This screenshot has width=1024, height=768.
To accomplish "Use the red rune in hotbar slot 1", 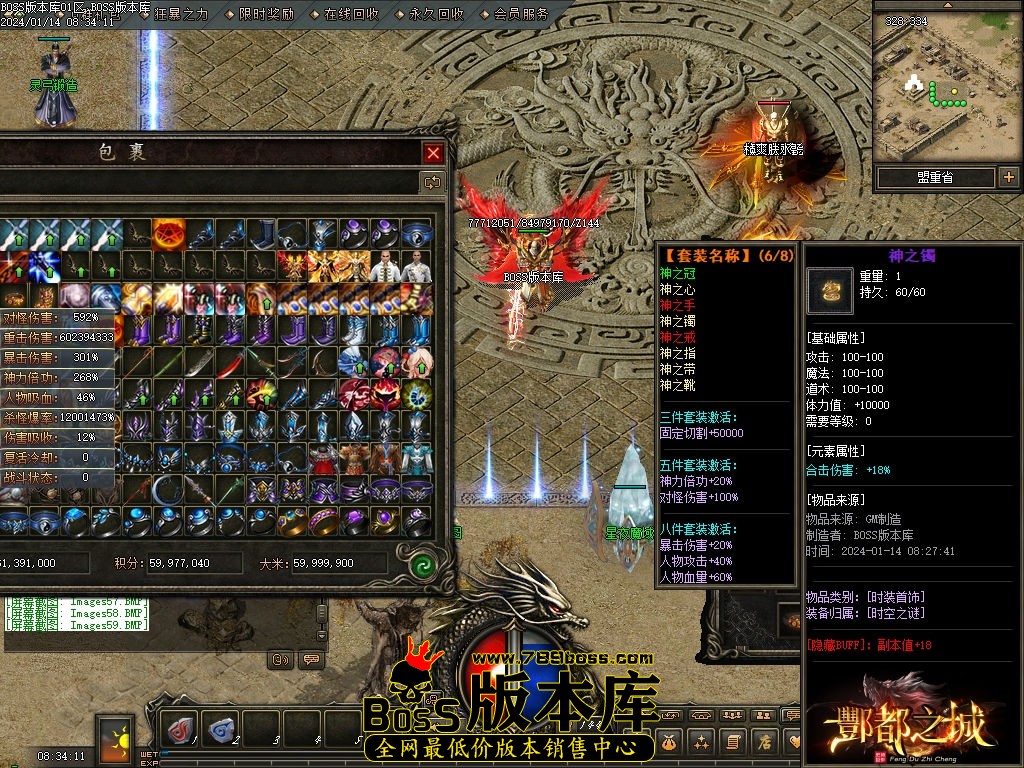I will 180,729.
